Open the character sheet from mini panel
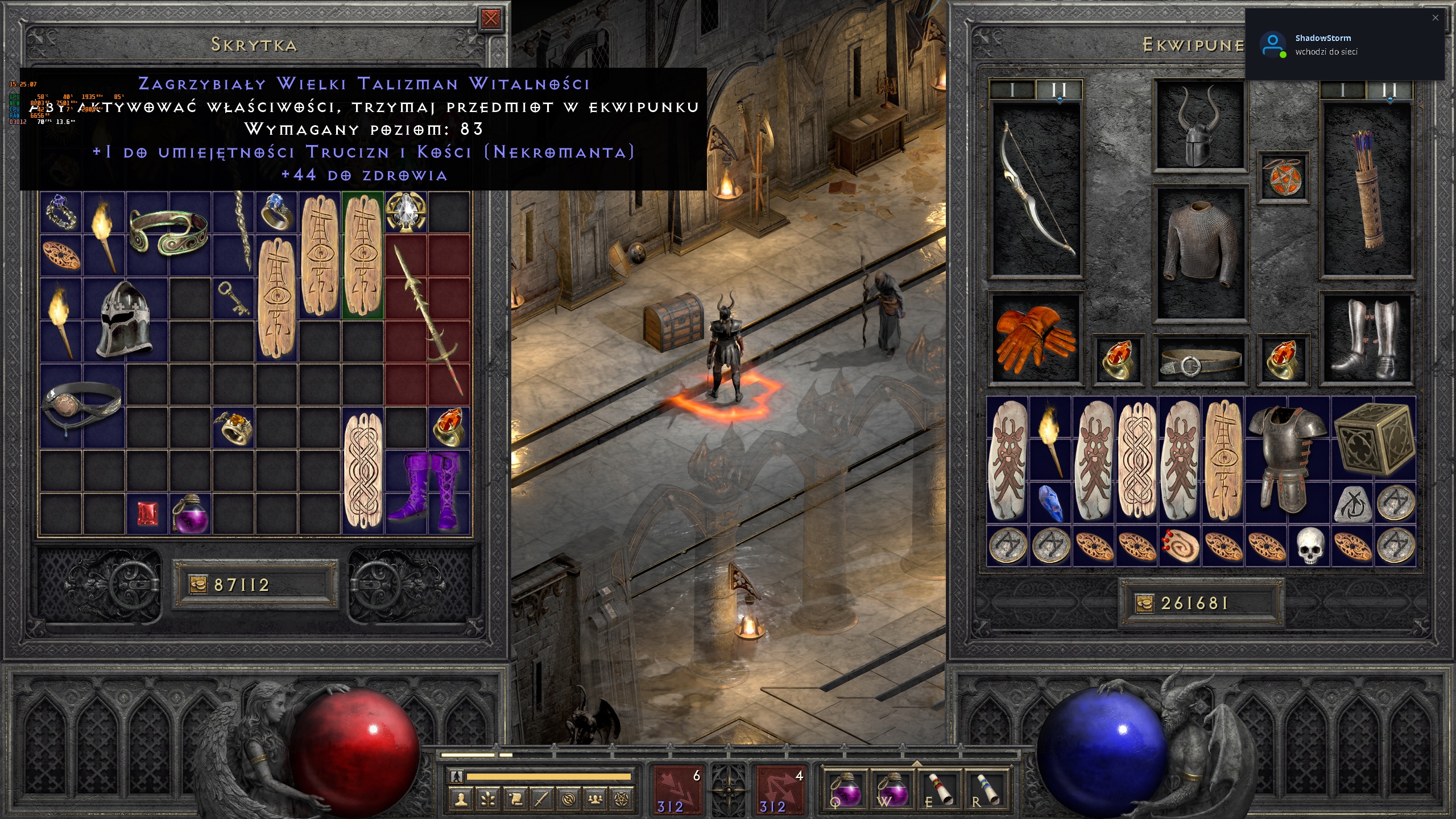 461,800
